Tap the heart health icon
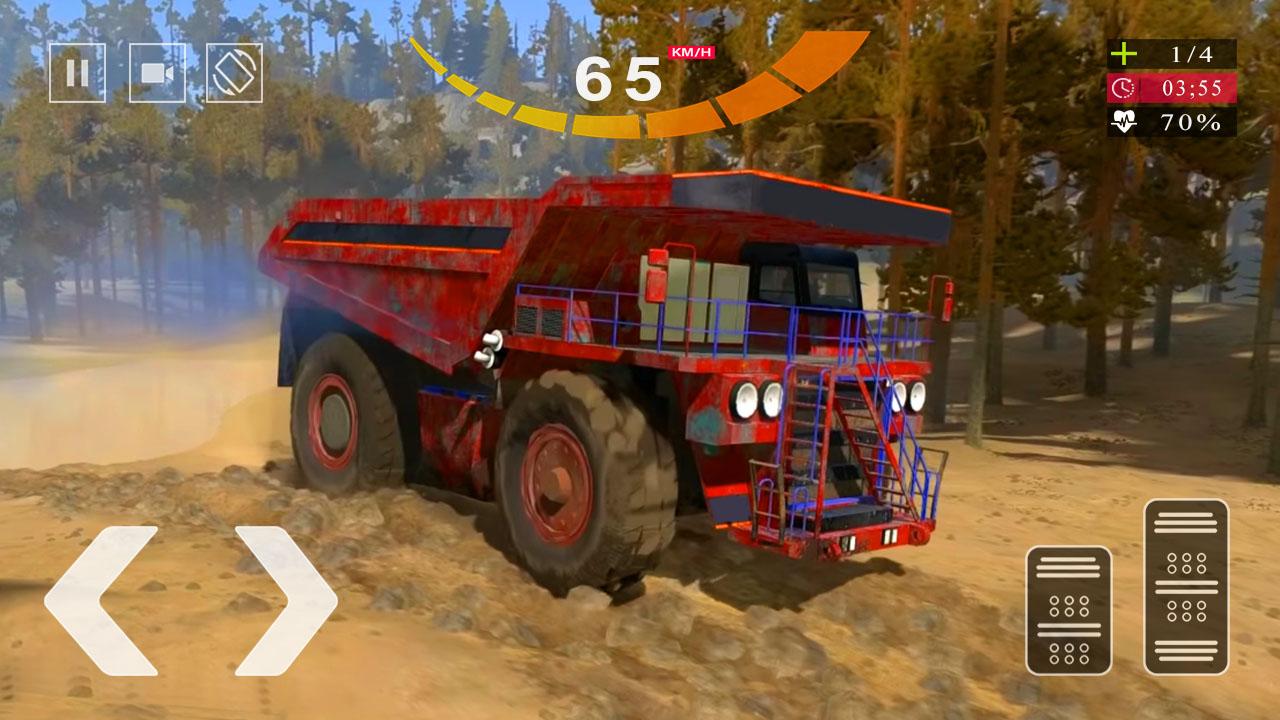This screenshot has width=1280, height=720. (x=1124, y=123)
